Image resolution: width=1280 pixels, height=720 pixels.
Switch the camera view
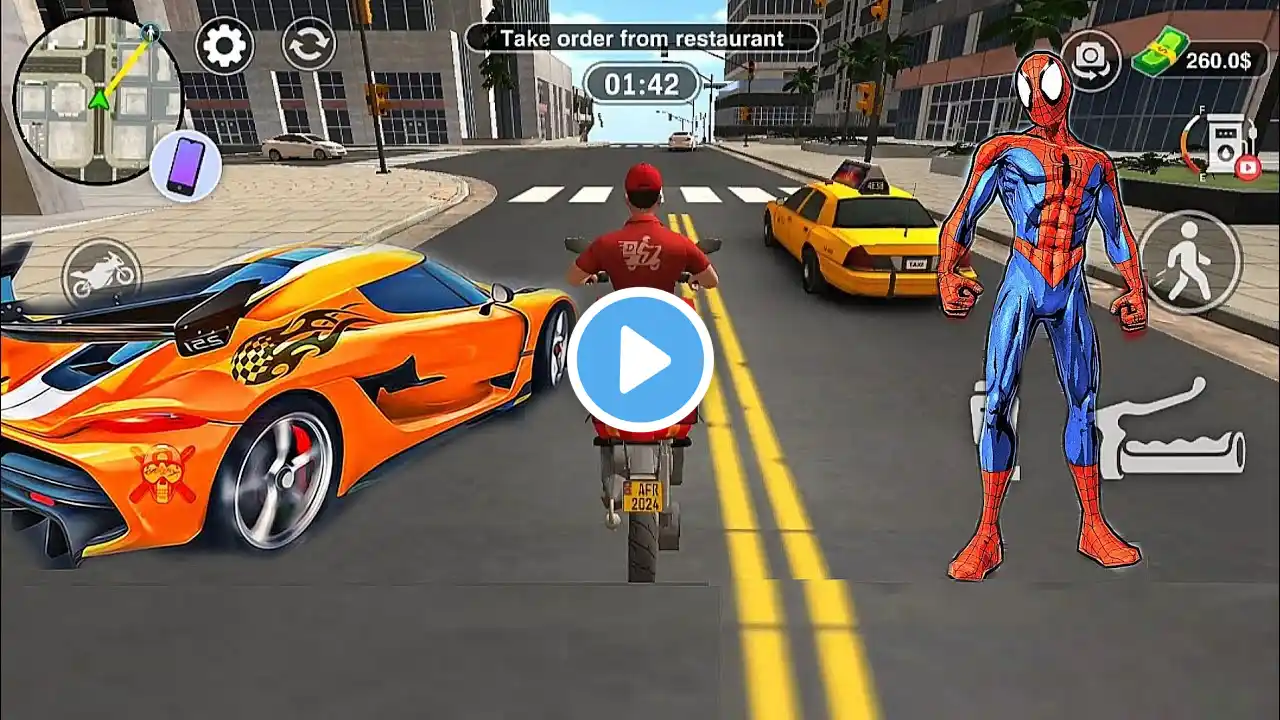pos(1090,61)
